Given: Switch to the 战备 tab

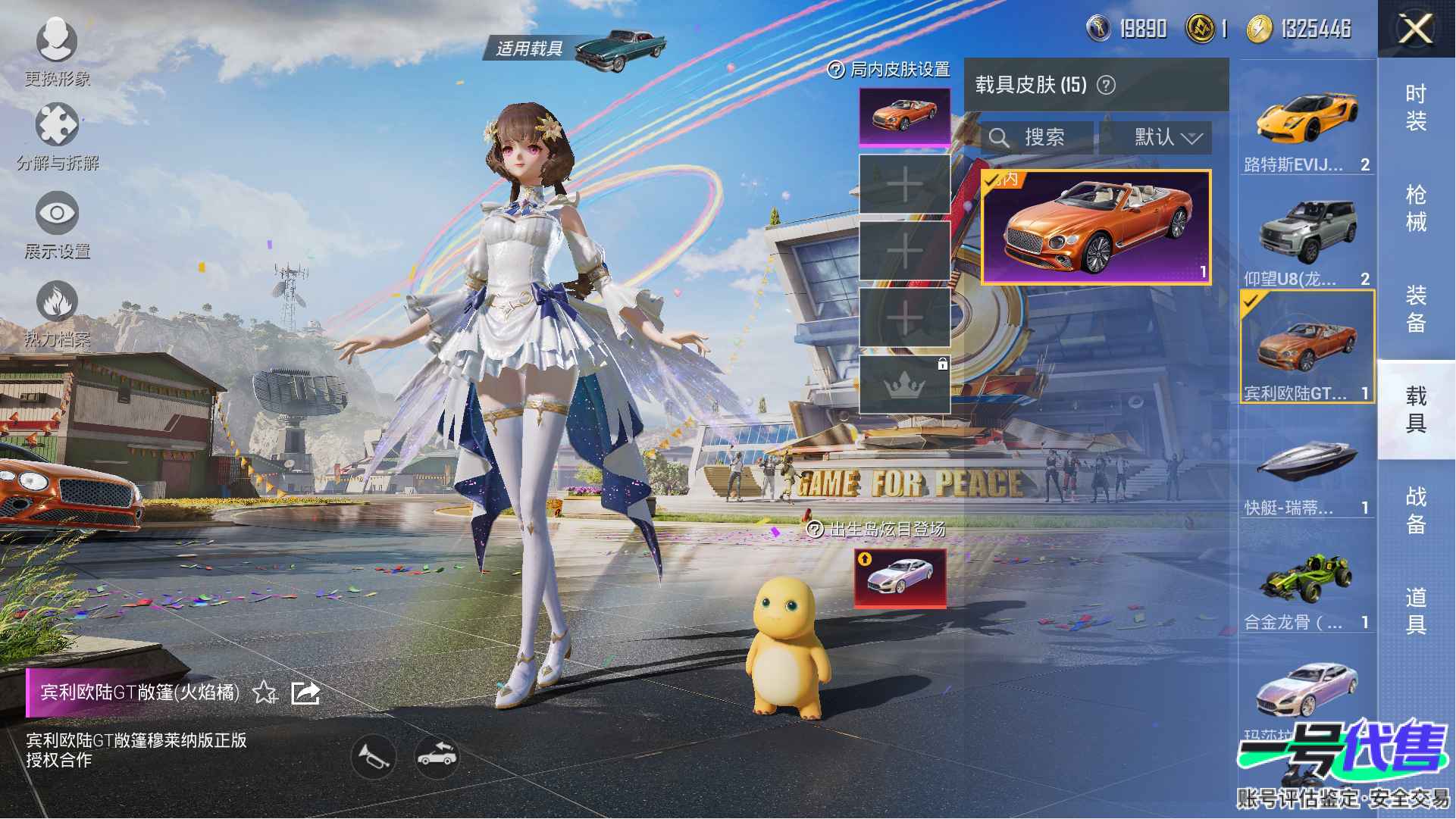Looking at the screenshot, I should pyautogui.click(x=1415, y=510).
